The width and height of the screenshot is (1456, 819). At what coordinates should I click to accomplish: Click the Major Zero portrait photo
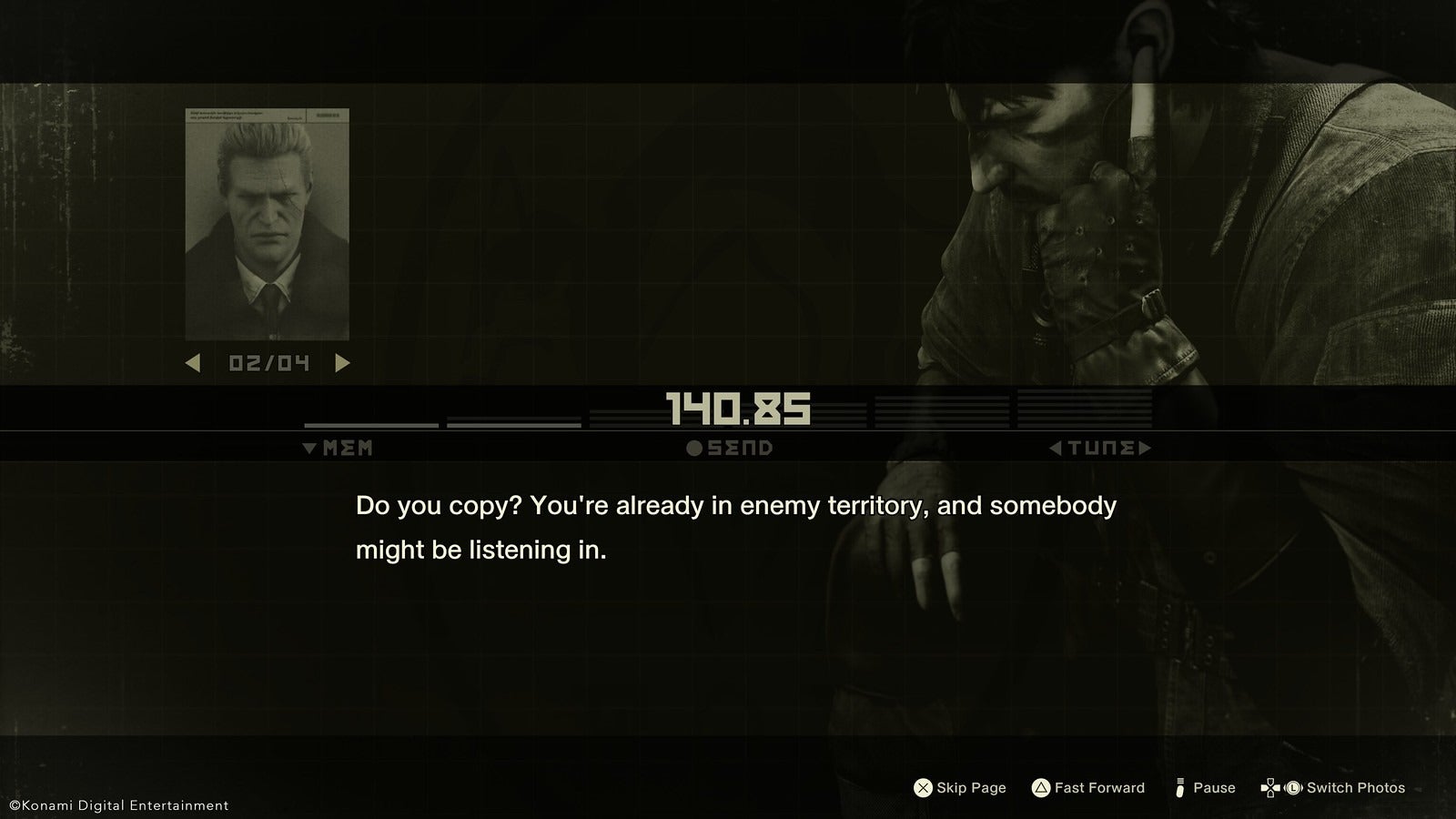coord(267,223)
